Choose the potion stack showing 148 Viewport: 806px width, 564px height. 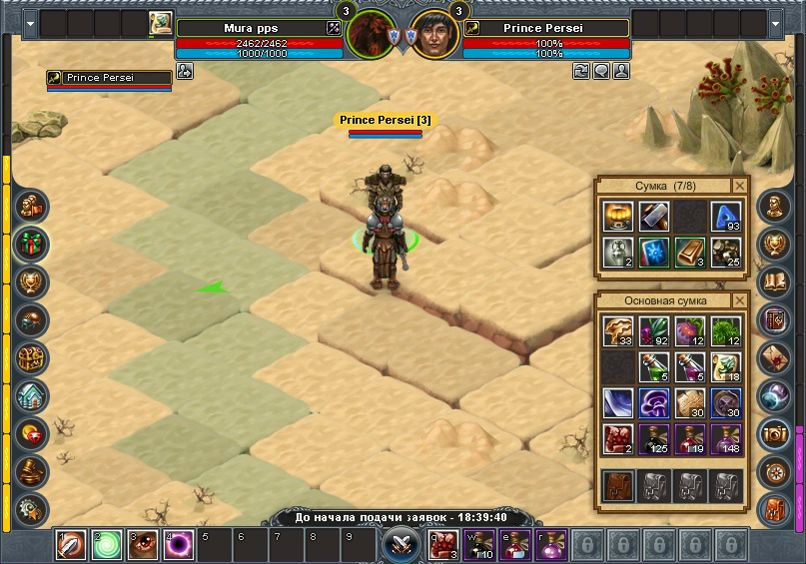click(x=725, y=439)
